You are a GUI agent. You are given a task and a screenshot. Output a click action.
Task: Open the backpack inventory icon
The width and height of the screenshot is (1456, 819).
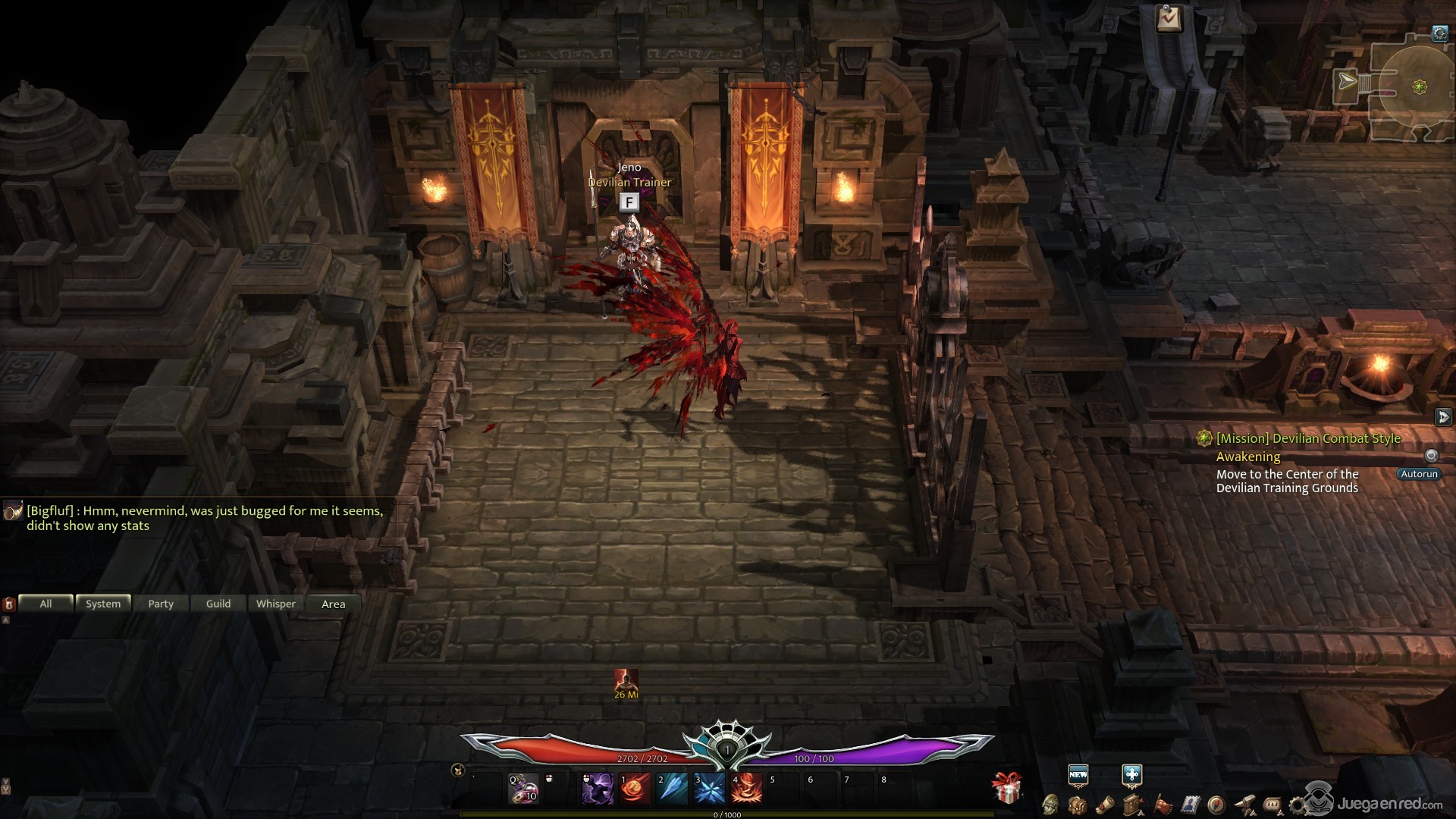coord(1077,804)
